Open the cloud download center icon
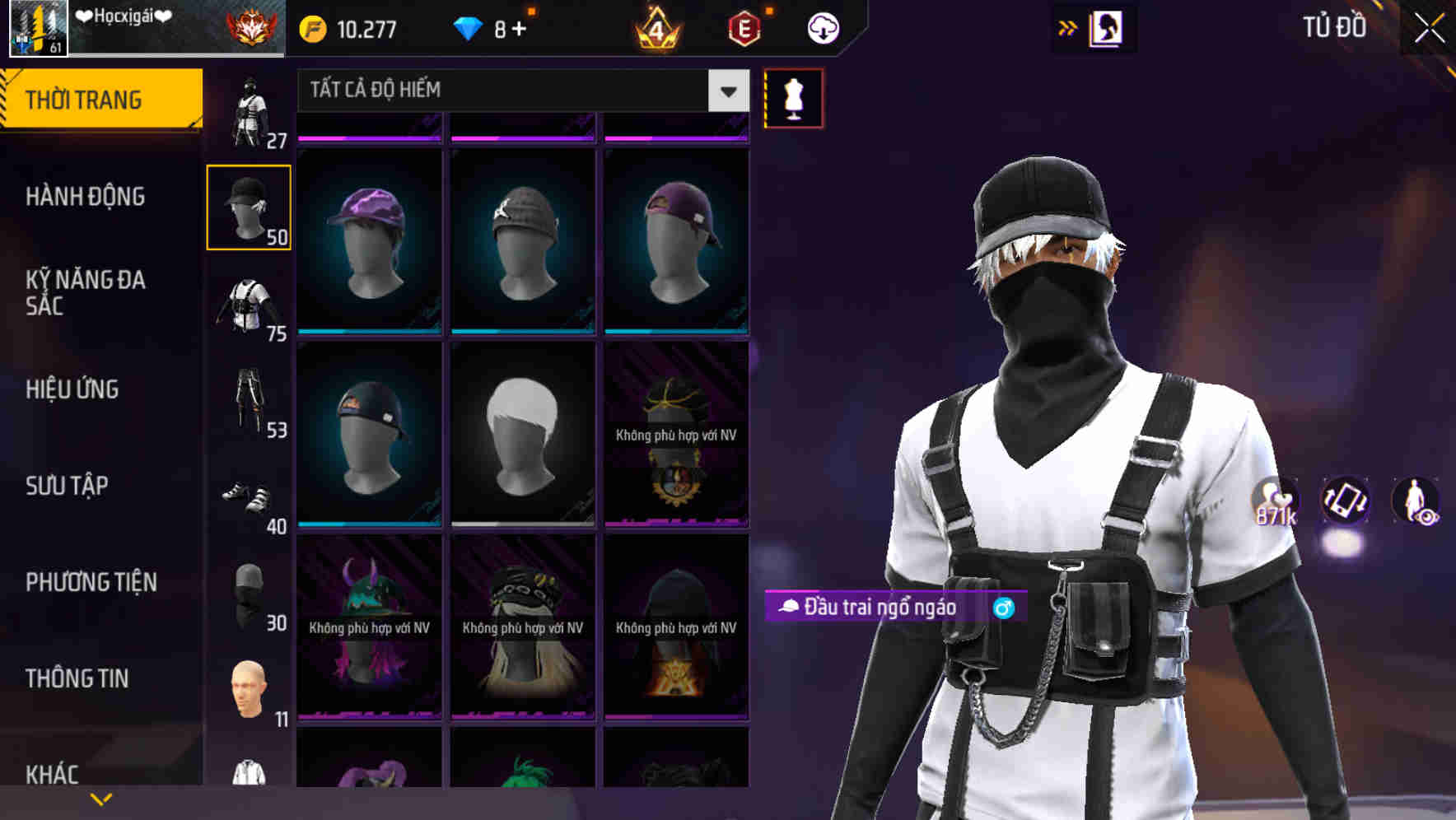This screenshot has width=1456, height=820. point(823,27)
